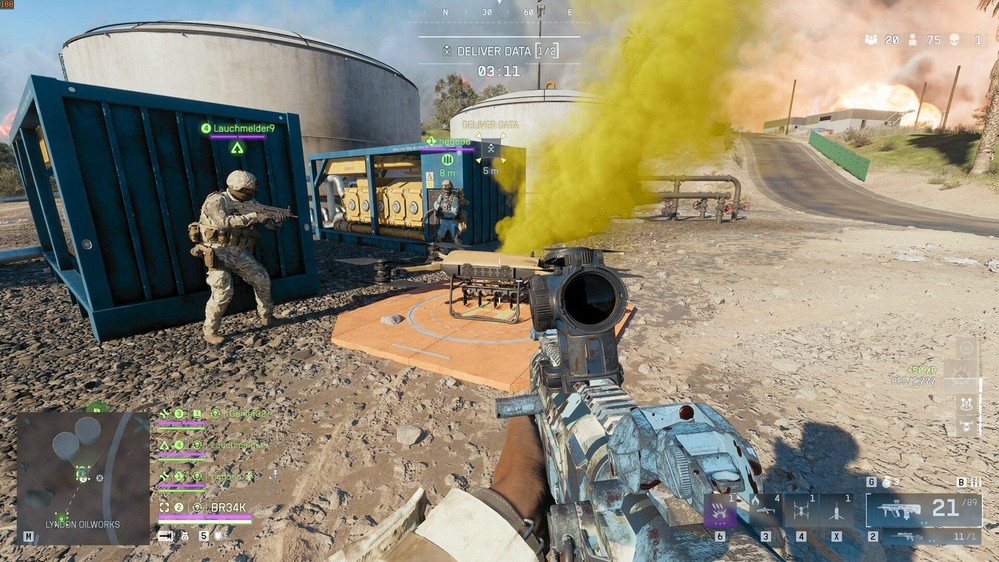The height and width of the screenshot is (562, 999).
Task: Click the squads remaining icon
Action: pos(871,40)
